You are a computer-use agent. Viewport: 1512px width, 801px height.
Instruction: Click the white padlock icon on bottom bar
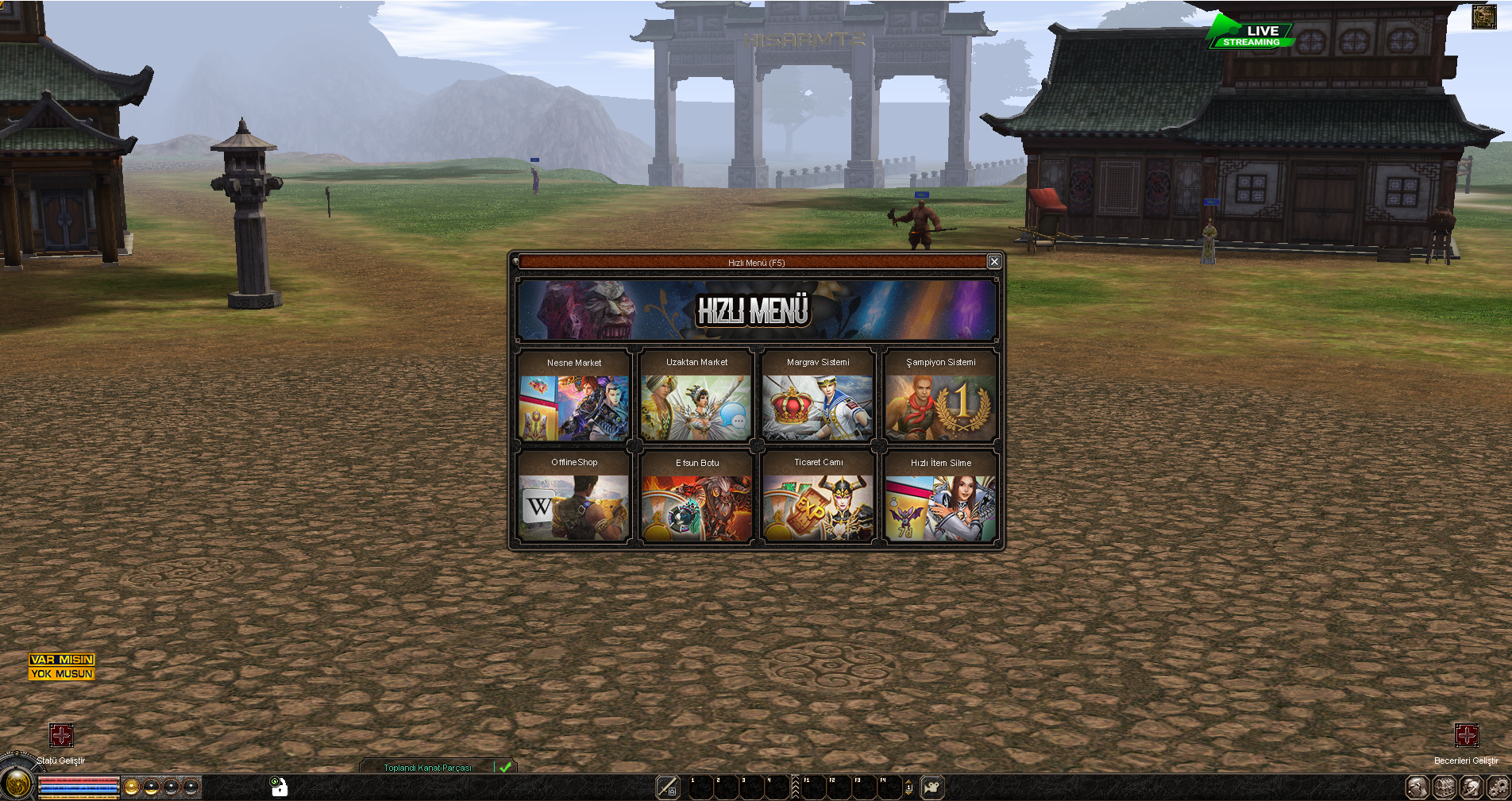click(x=279, y=788)
